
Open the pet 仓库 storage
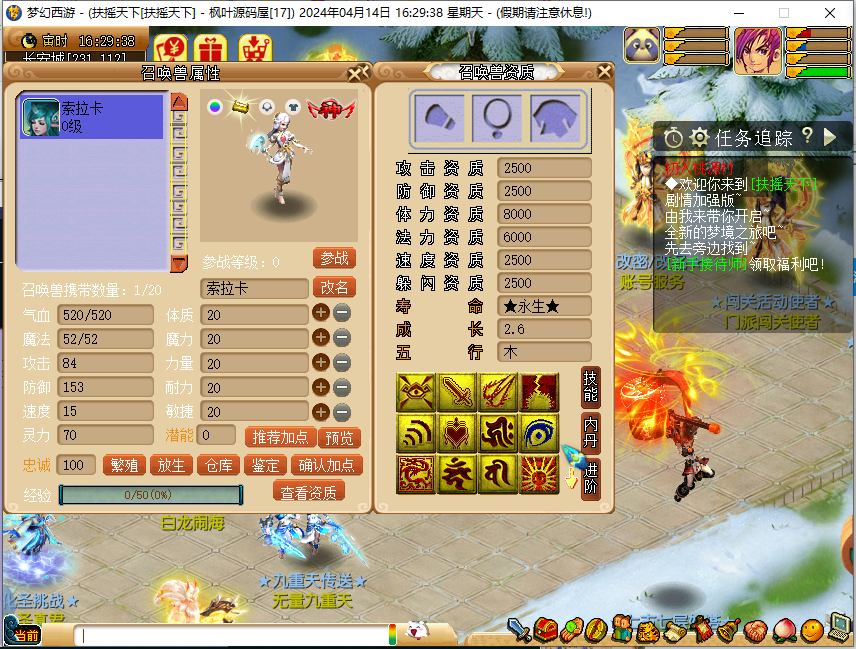click(x=219, y=465)
